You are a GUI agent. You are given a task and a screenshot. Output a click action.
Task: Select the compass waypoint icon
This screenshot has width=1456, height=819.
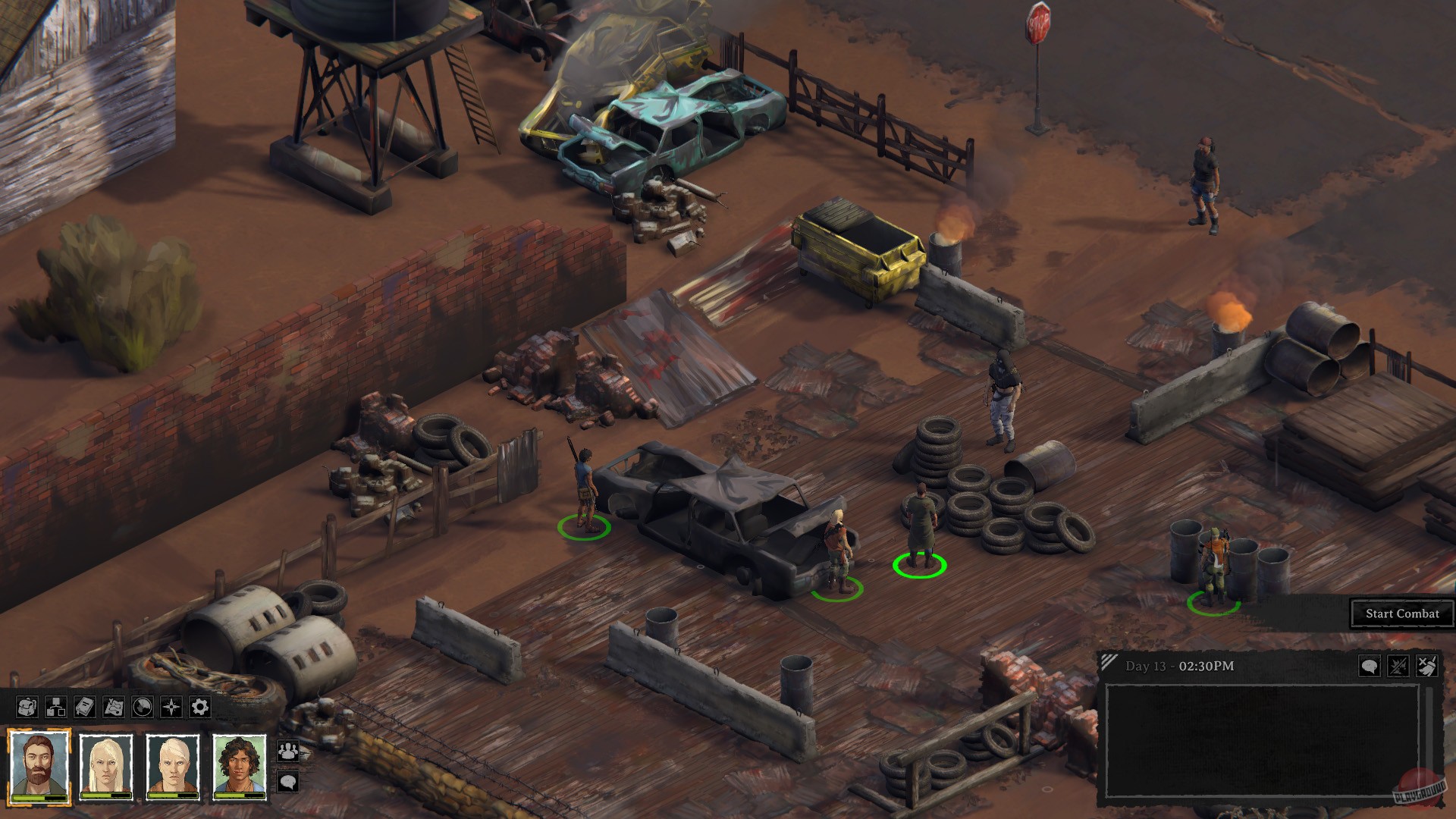point(171,707)
